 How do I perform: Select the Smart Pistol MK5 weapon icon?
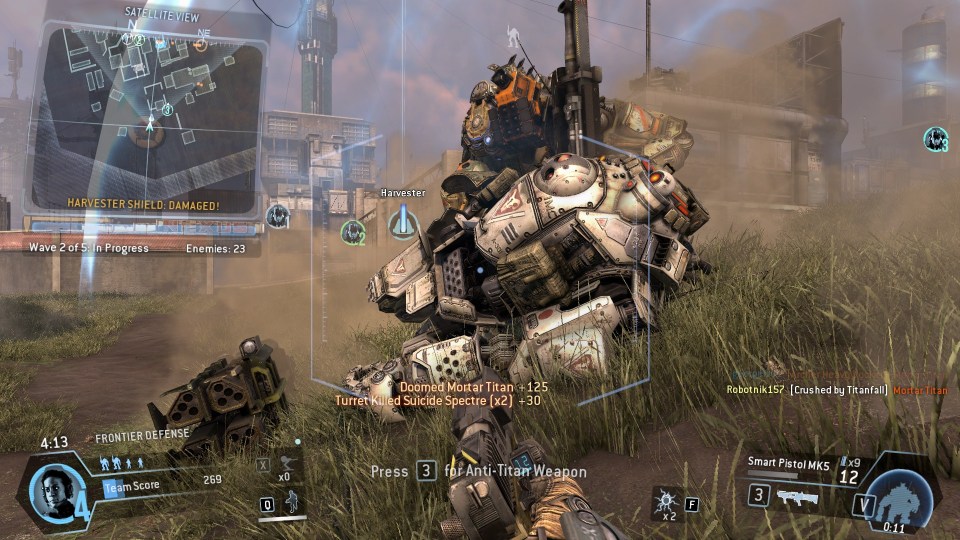(796, 497)
